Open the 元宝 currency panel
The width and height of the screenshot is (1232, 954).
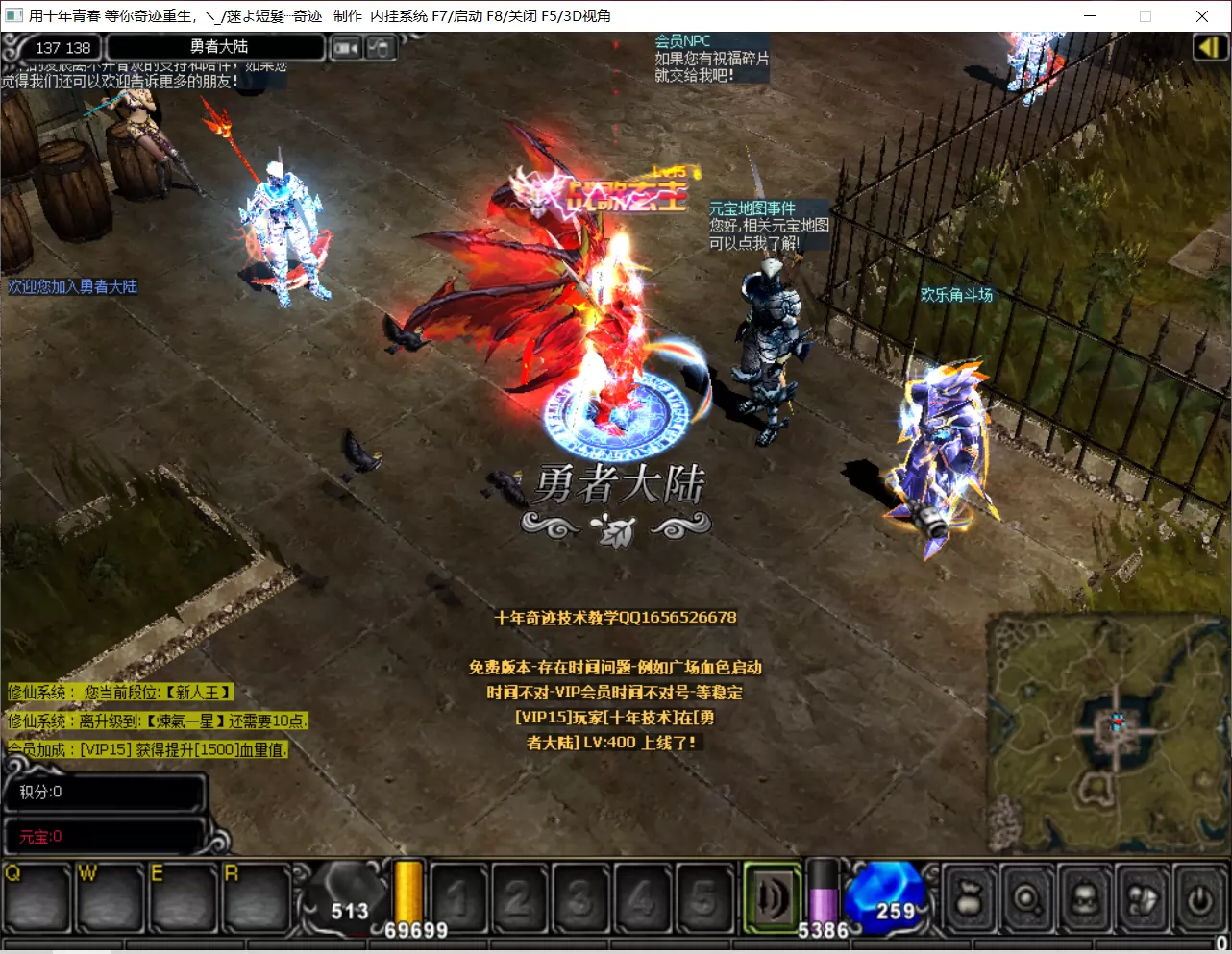104,837
